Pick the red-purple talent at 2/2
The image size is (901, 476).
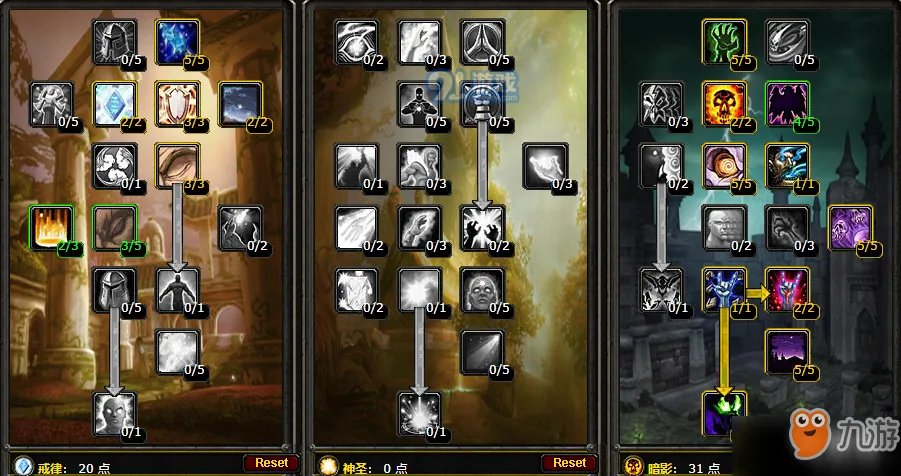point(786,289)
